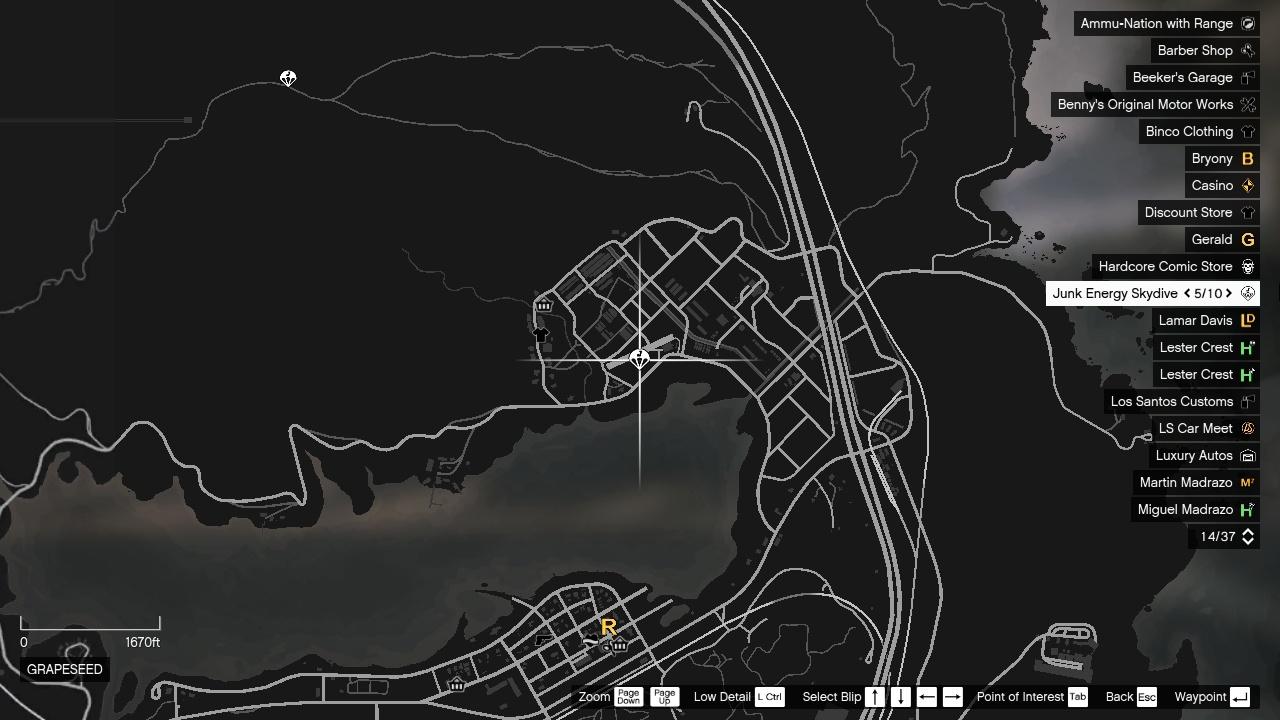Select the diamond blip at the map crosshair
This screenshot has width=1280, height=720.
click(640, 358)
